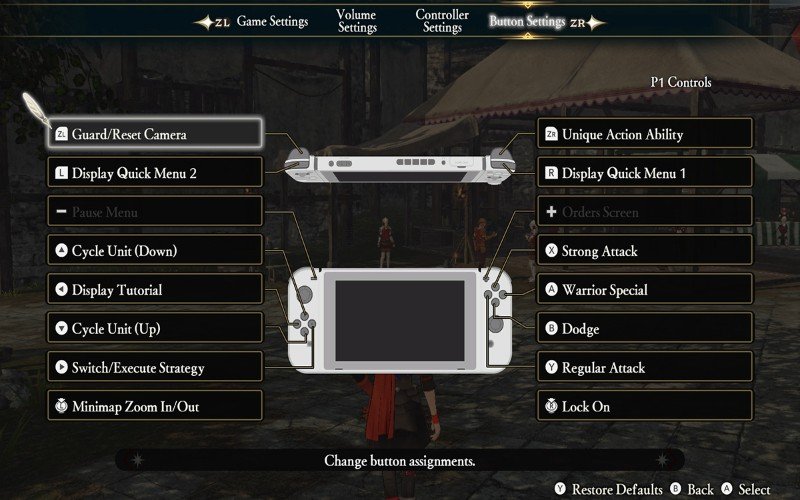Choose the Switch/Execute Strategy entry
Viewport: 800px width, 500px height.
tap(155, 367)
